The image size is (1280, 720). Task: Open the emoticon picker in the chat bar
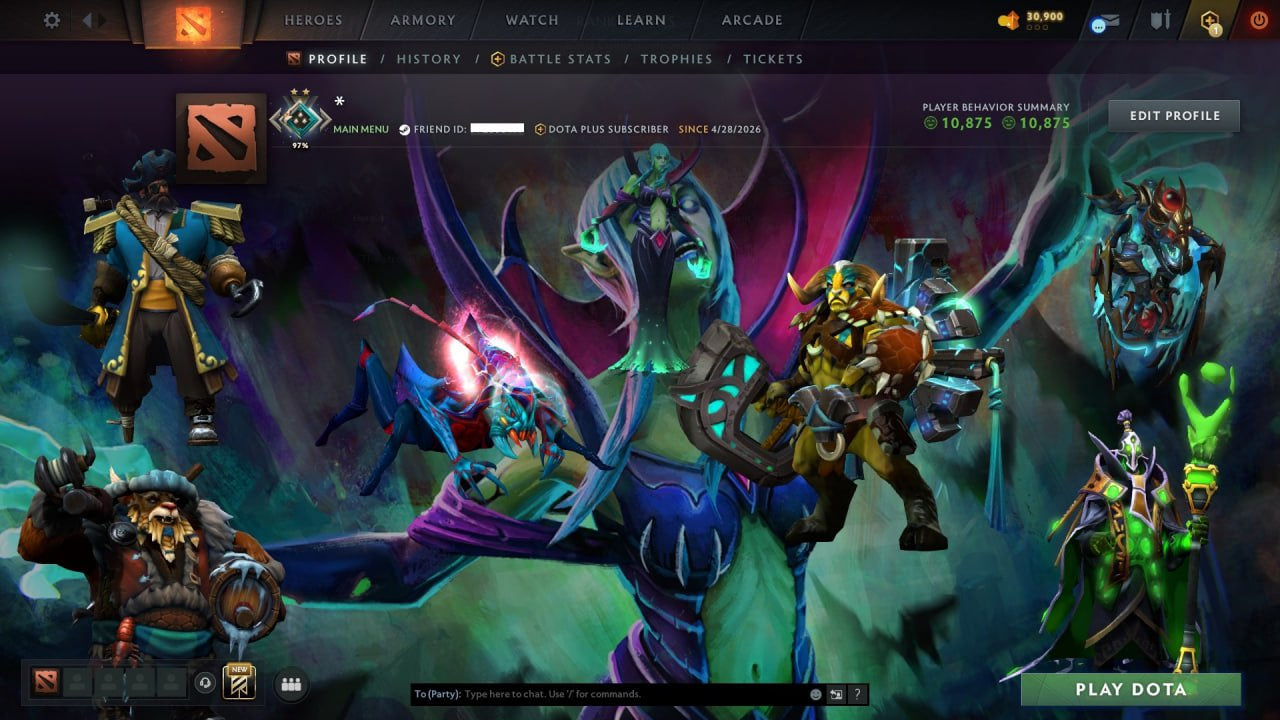coord(815,694)
